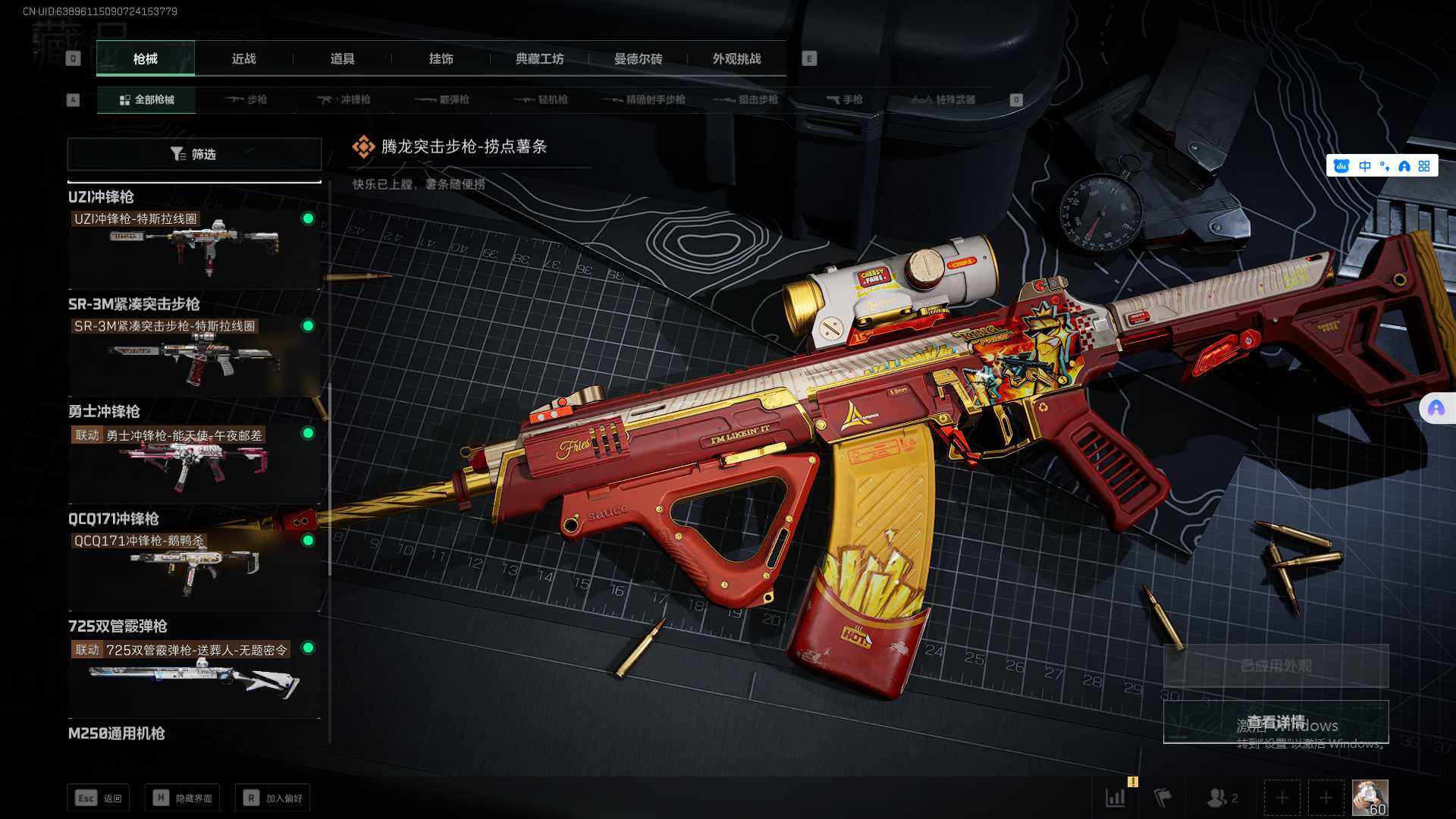Go to the 典藏工坊 workshop tab
Viewport: 1456px width, 819px height.
click(x=539, y=58)
